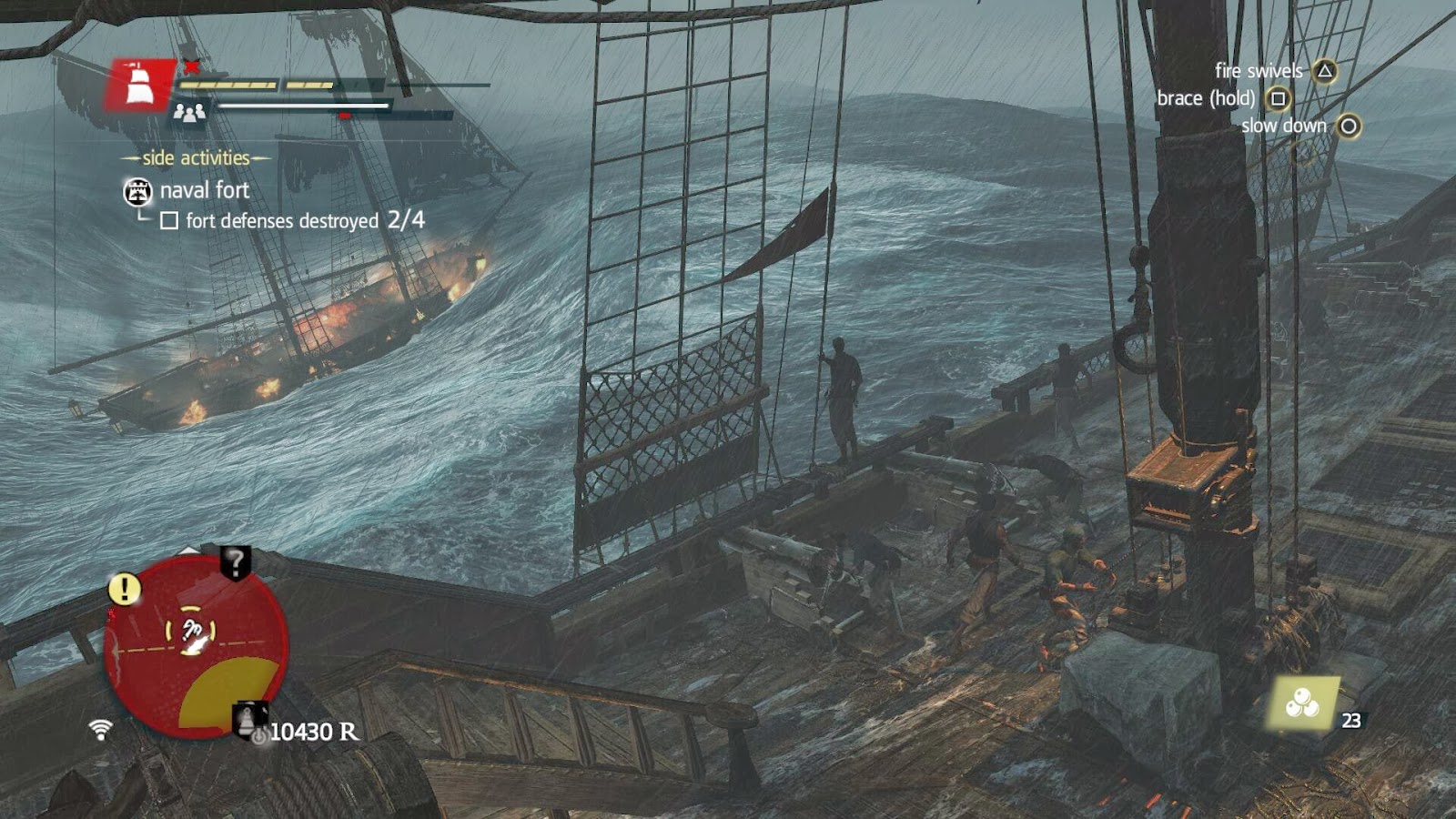Open the naval fort side activity
1456x819 pixels.
(x=204, y=190)
